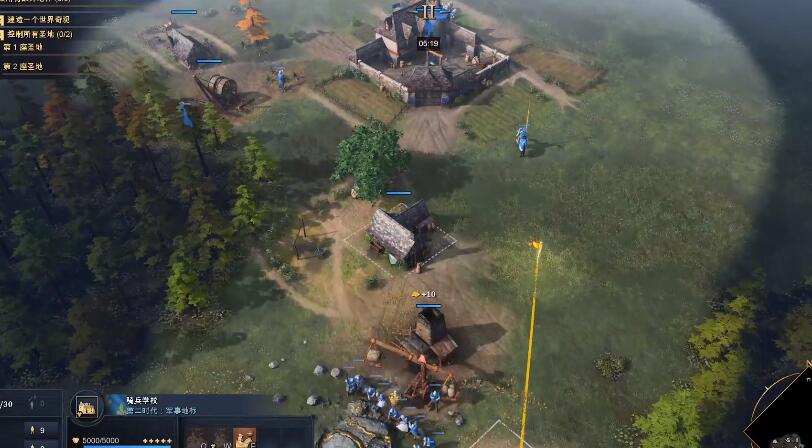Viewport: 812px width, 448px height.
Task: Queue the horseman unit production icon
Action: coord(244,438)
